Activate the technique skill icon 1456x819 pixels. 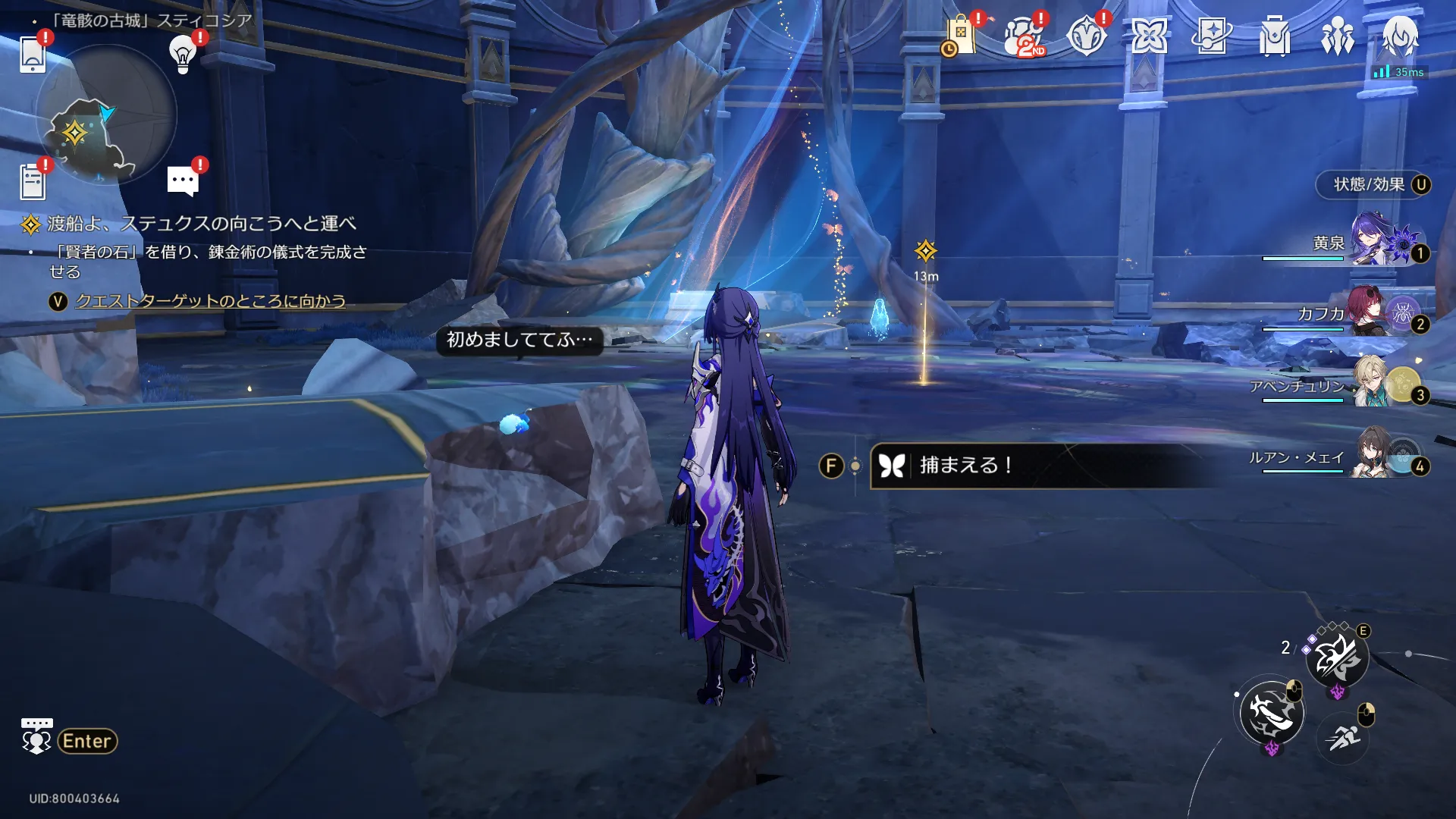(x=1336, y=657)
